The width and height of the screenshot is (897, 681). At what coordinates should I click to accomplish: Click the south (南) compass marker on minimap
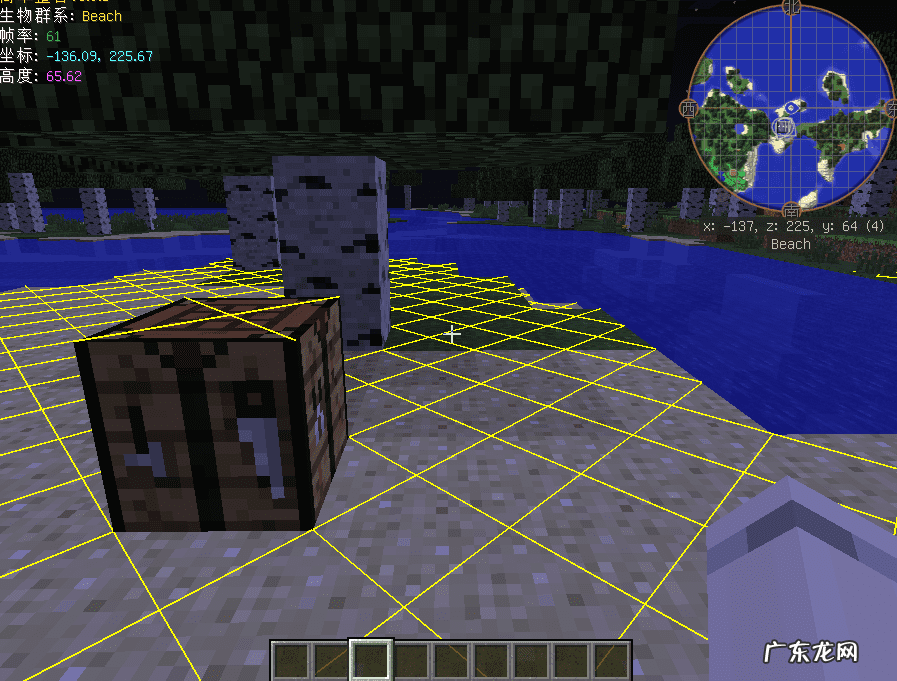point(792,211)
